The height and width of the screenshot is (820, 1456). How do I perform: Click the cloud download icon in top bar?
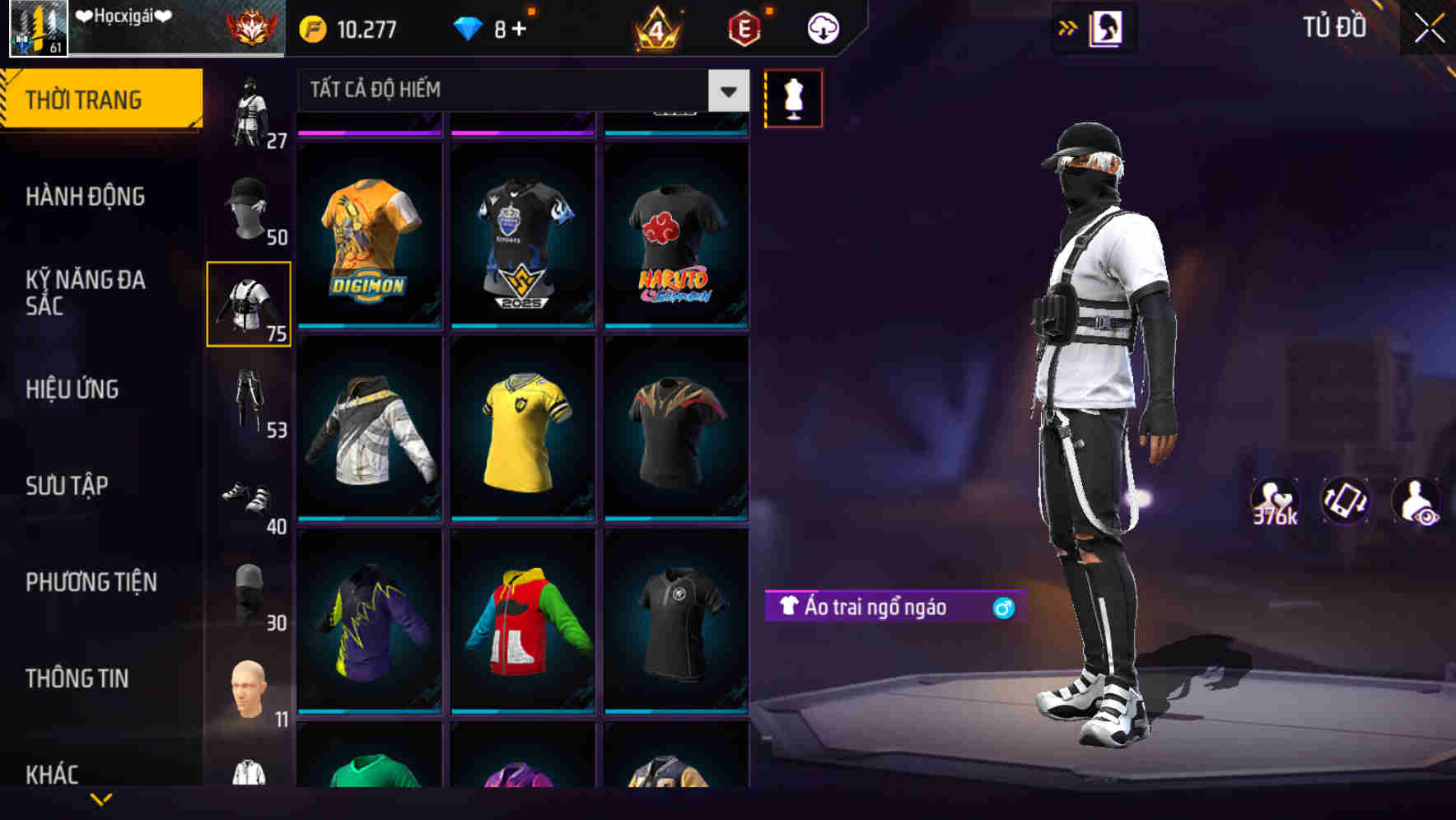tap(822, 27)
